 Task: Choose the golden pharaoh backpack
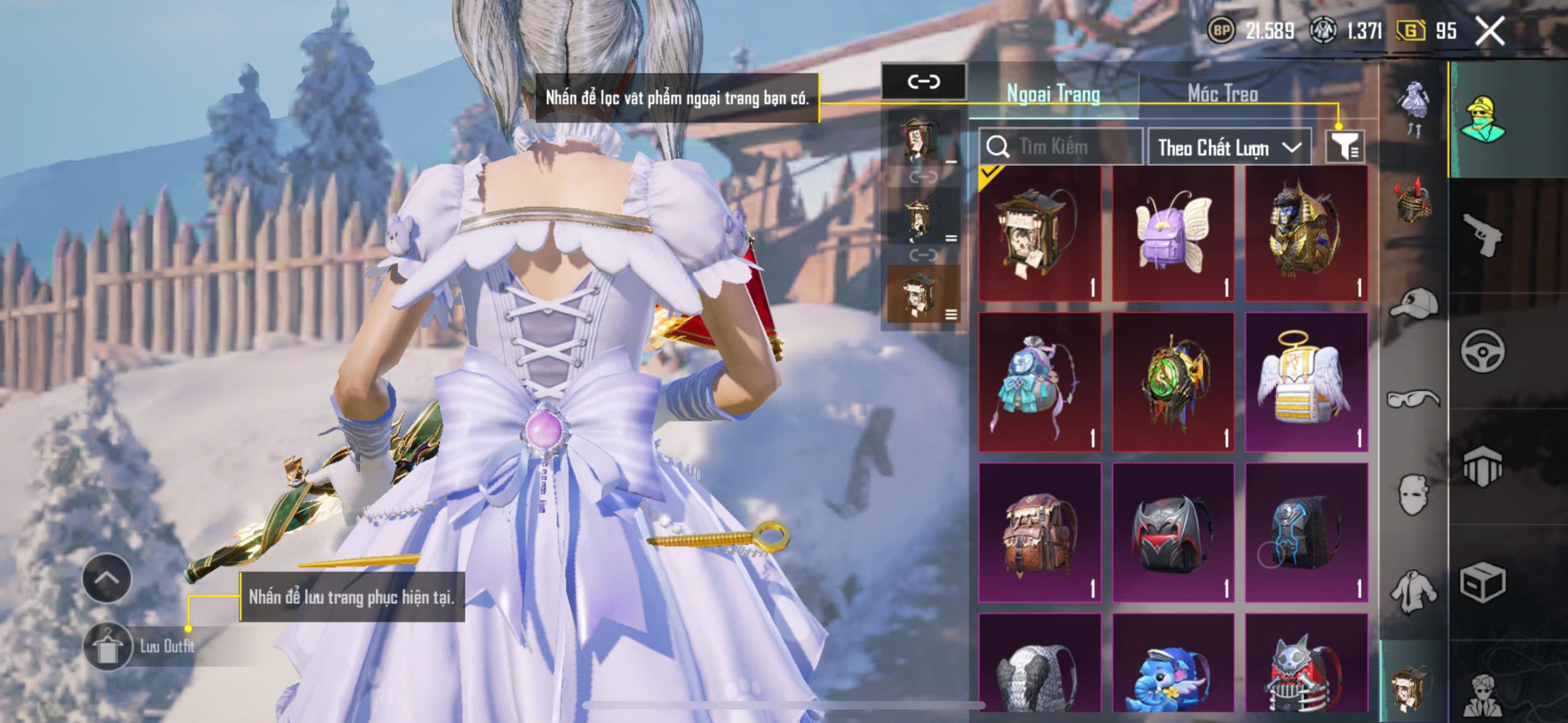1306,233
